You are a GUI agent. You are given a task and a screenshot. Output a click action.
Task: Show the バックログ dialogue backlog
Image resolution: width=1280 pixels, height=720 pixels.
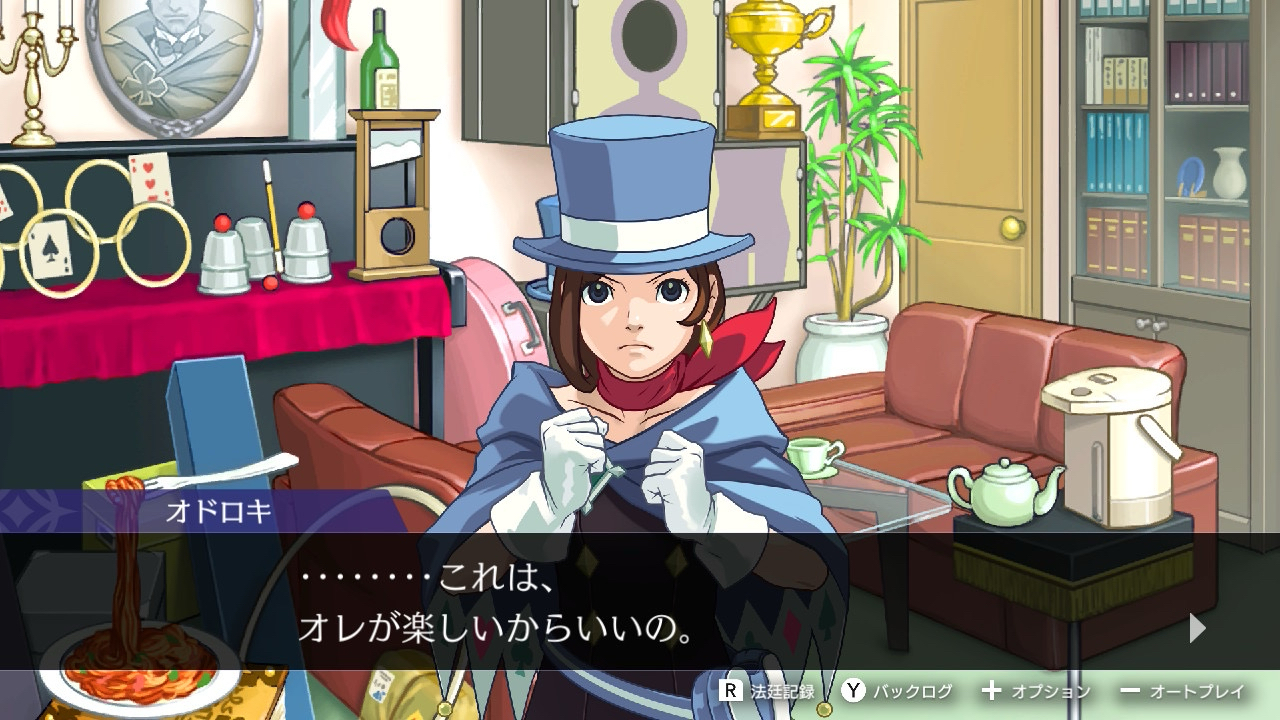897,691
